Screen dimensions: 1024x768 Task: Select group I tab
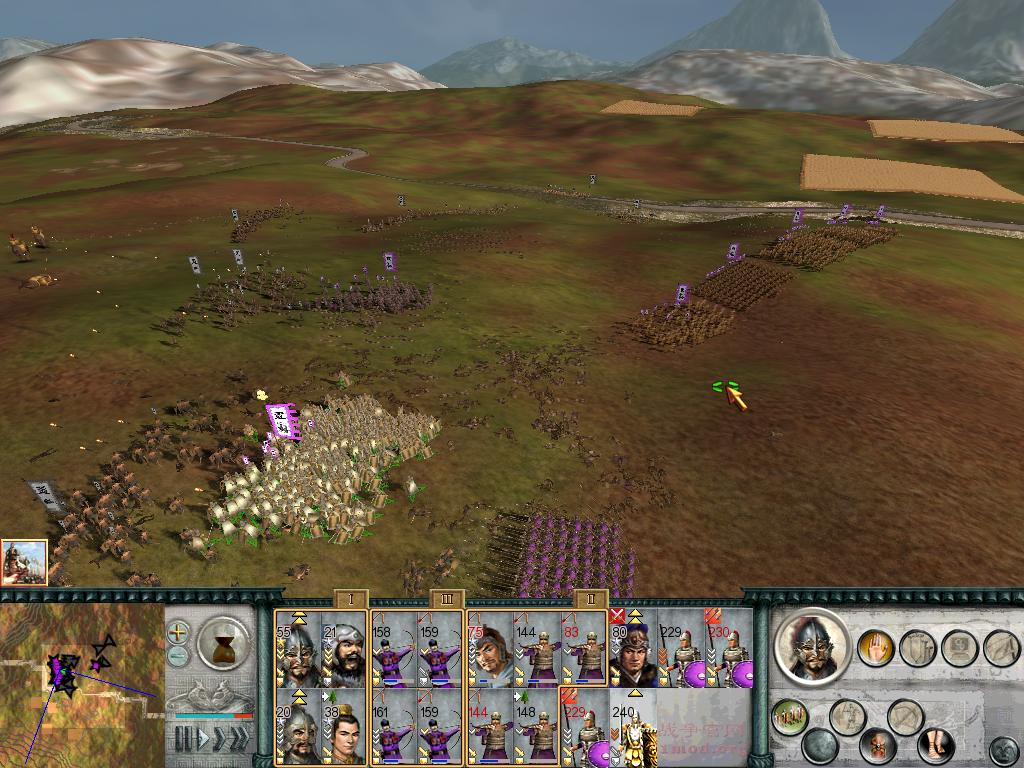click(350, 599)
